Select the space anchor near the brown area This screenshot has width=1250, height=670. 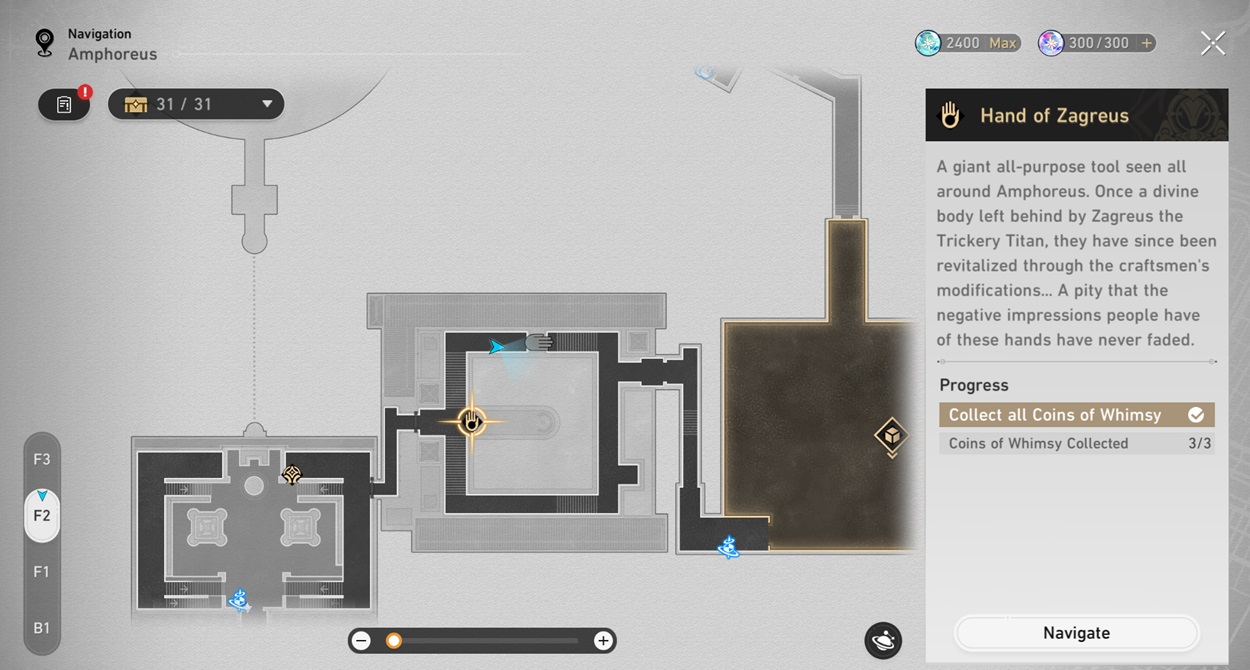pyautogui.click(x=728, y=547)
